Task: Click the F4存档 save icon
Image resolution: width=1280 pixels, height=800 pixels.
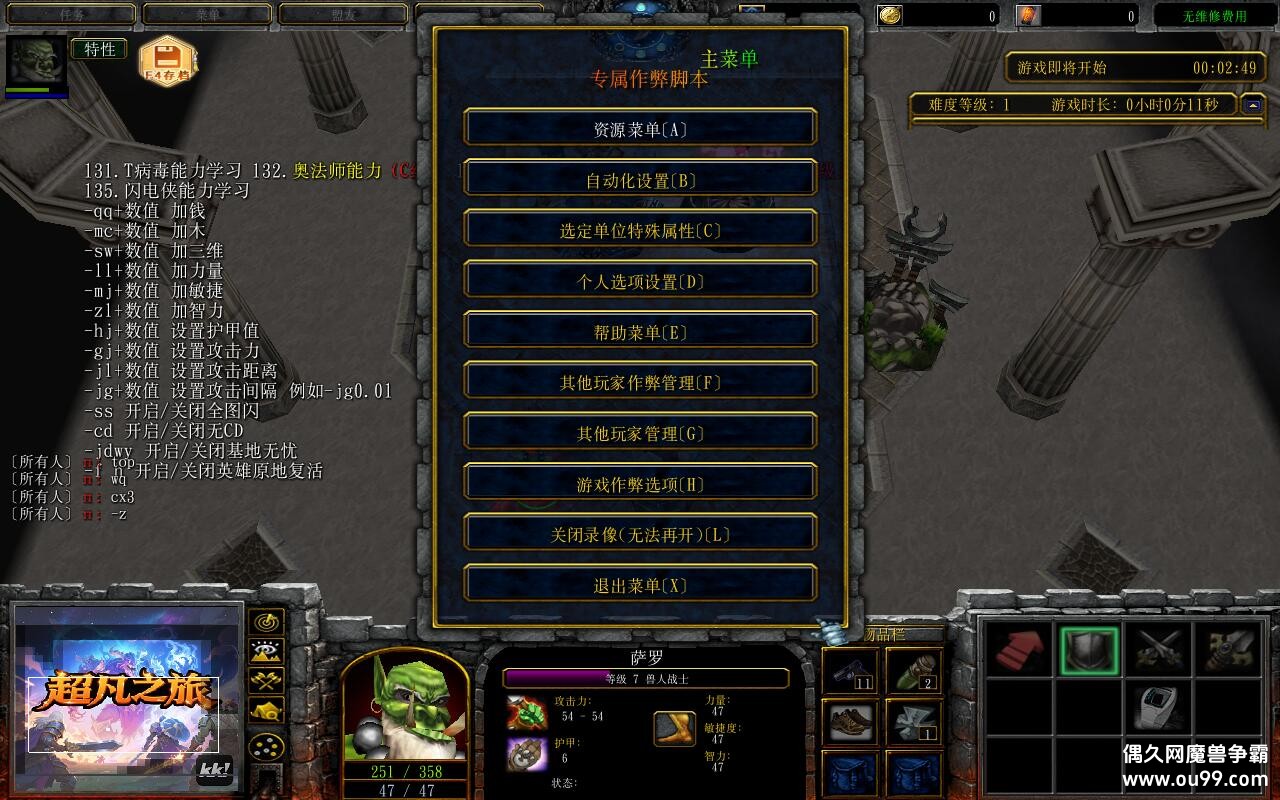Action: click(x=167, y=62)
